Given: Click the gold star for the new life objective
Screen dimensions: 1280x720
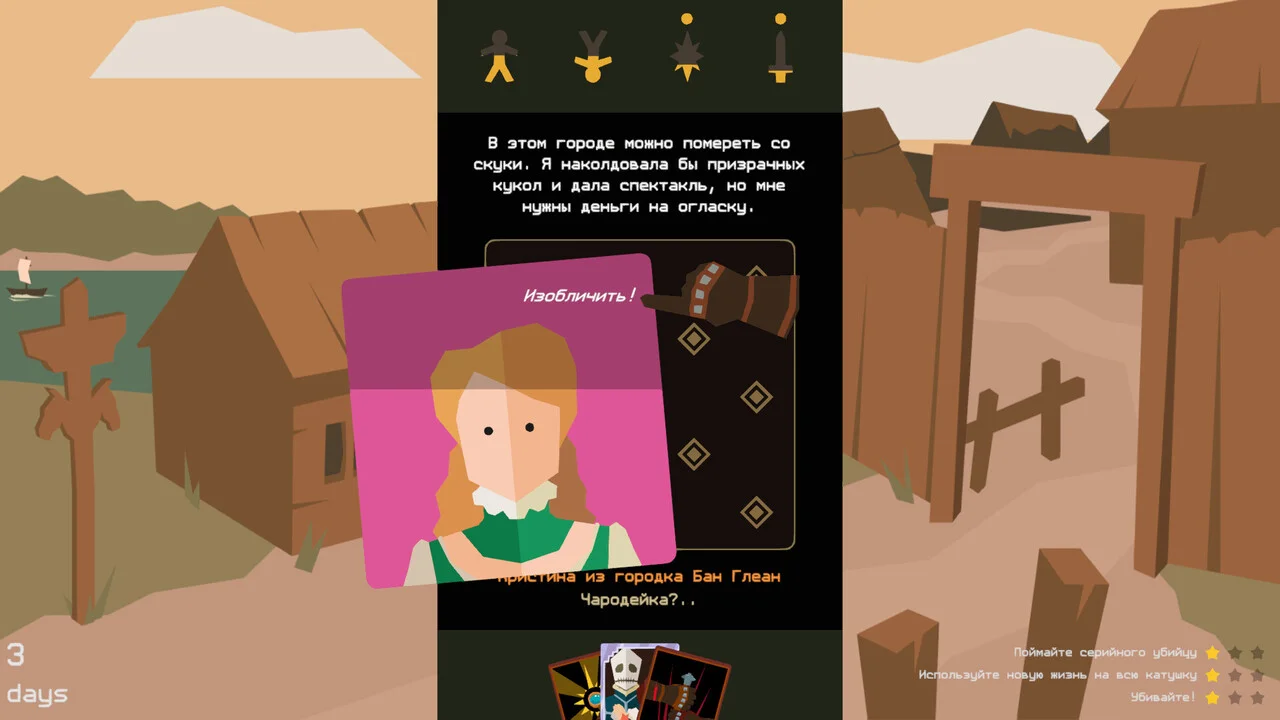Looking at the screenshot, I should (1212, 674).
